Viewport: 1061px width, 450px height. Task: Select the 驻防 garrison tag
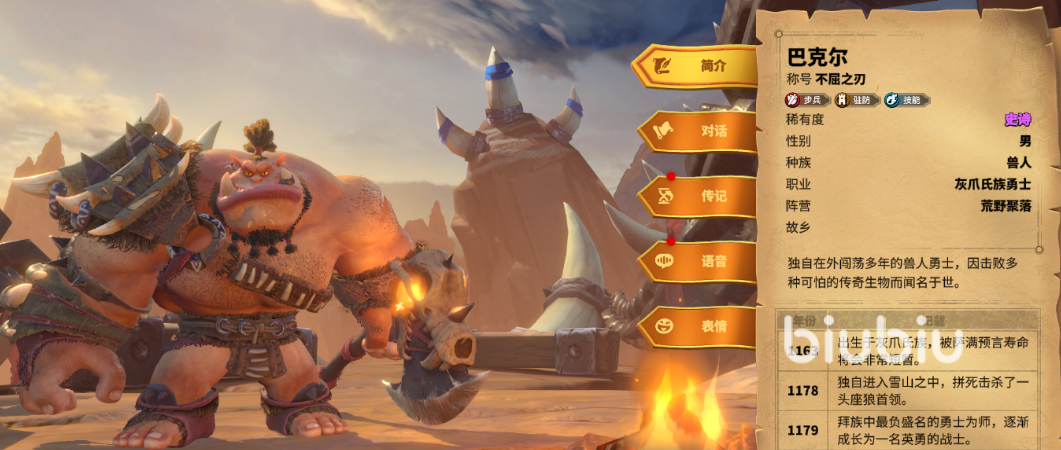coord(857,100)
